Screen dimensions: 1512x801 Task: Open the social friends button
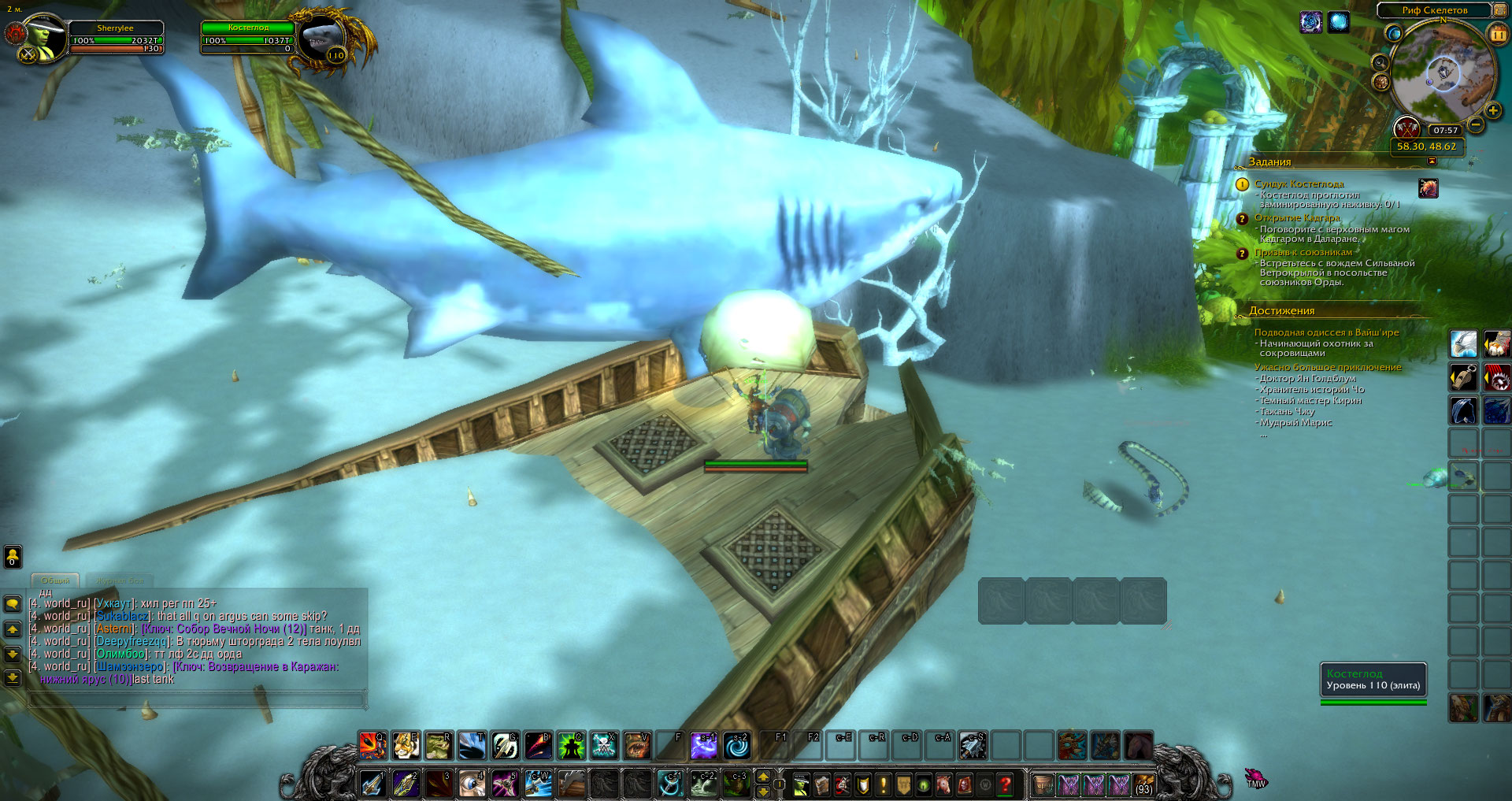click(x=13, y=557)
